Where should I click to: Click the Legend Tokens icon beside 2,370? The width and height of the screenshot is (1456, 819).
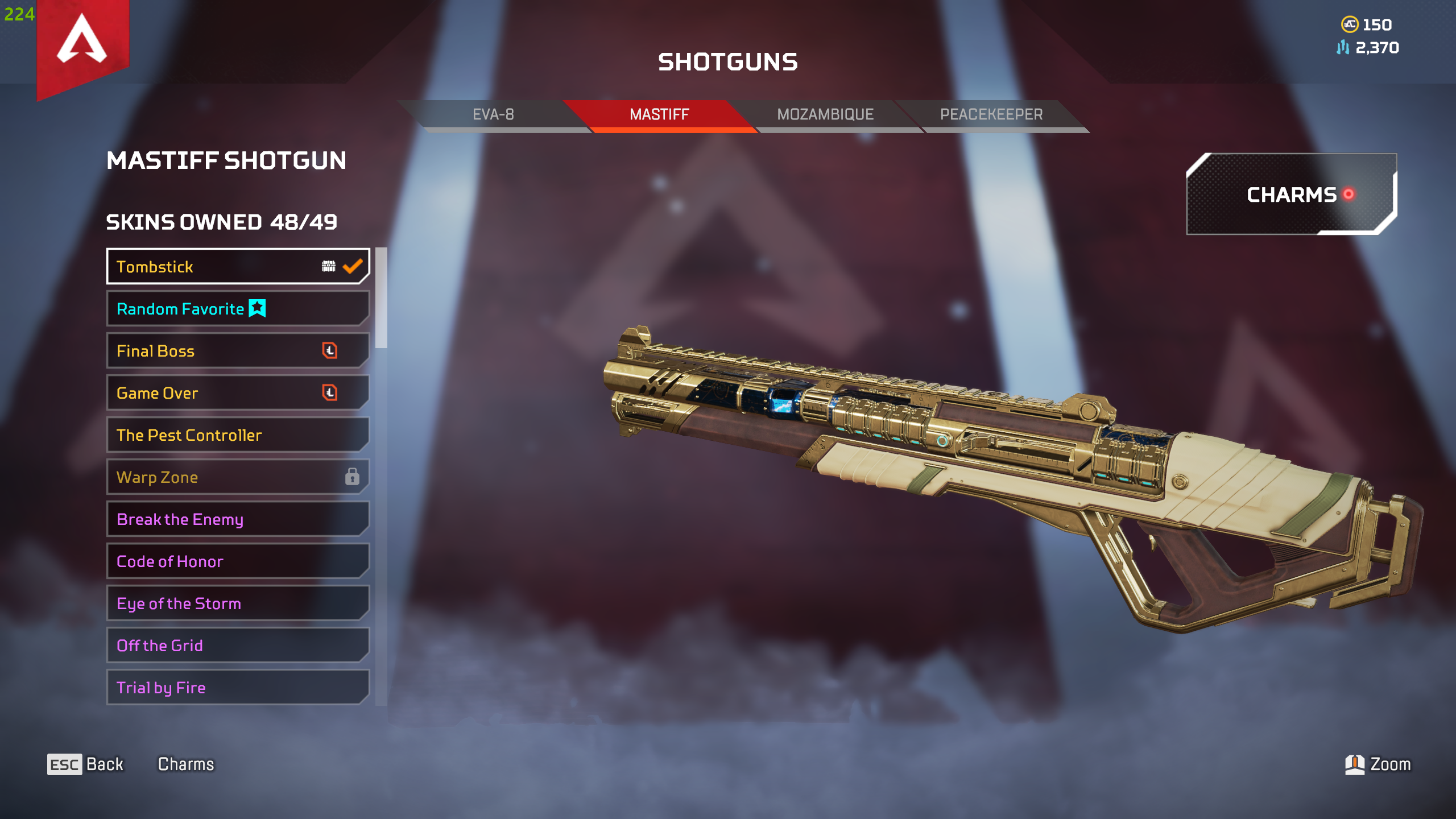tap(1343, 48)
